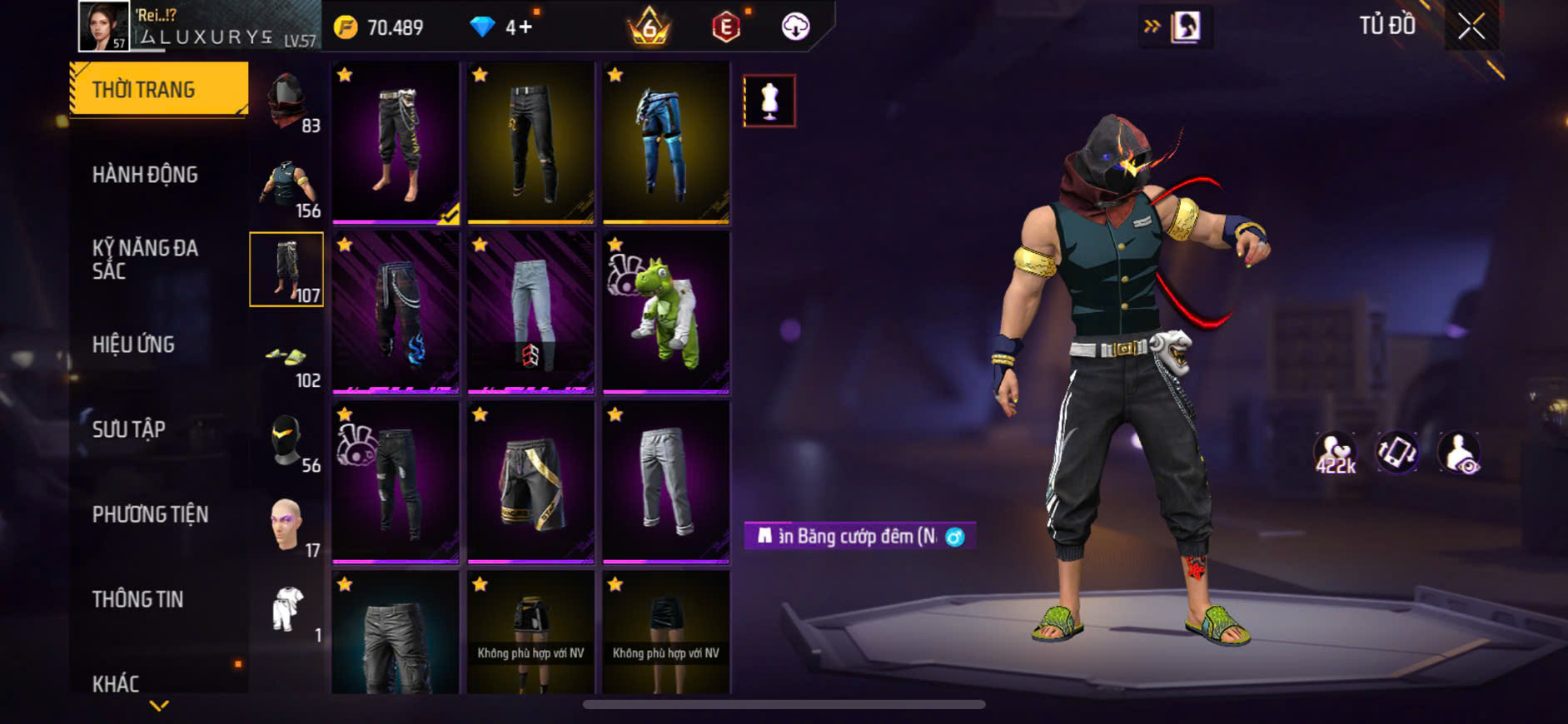This screenshot has width=1568, height=724.
Task: Open the footwear category with yellow sandals
Action: 287,358
